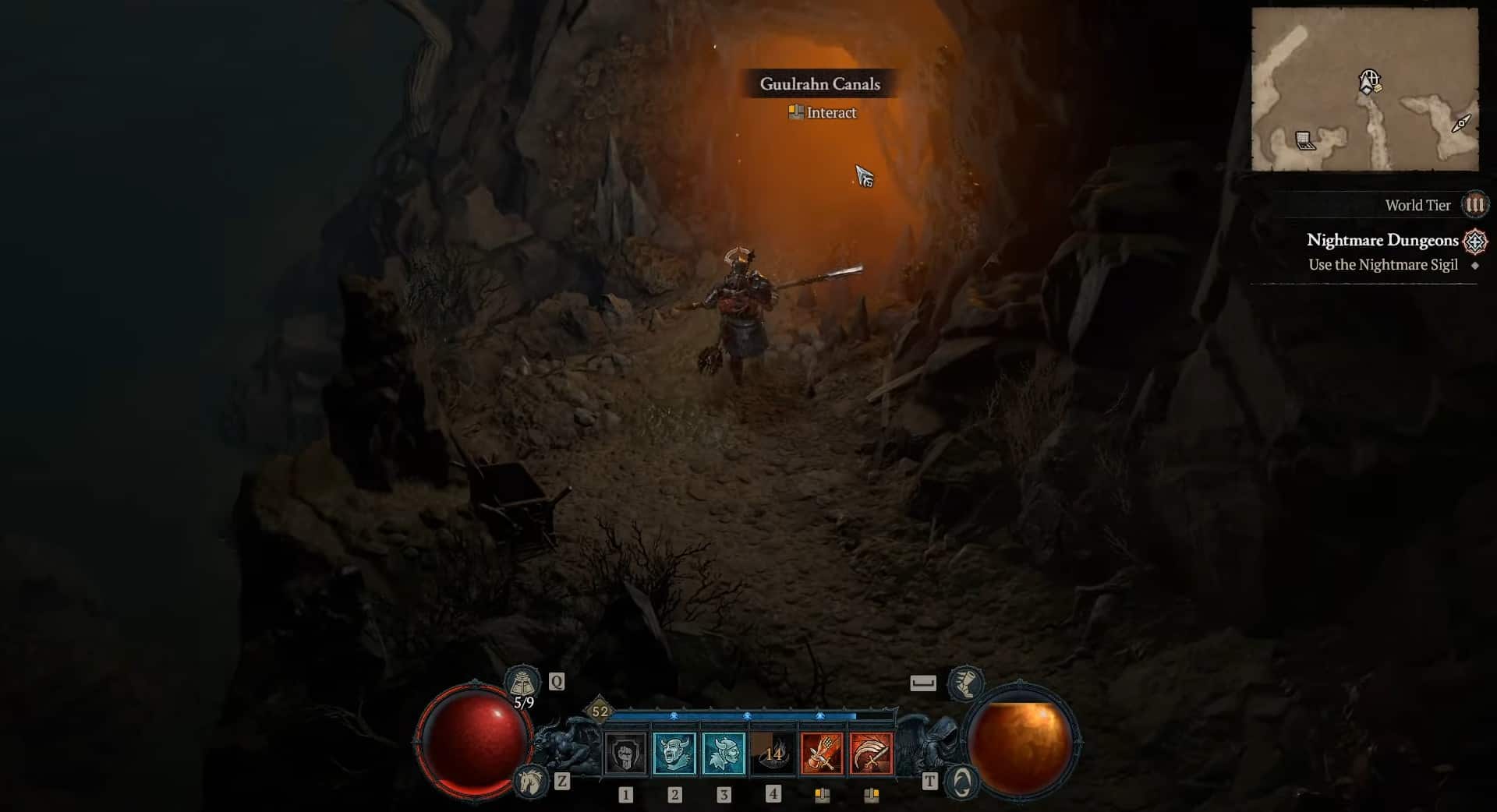Click the chest marker on the minimap

click(1304, 140)
